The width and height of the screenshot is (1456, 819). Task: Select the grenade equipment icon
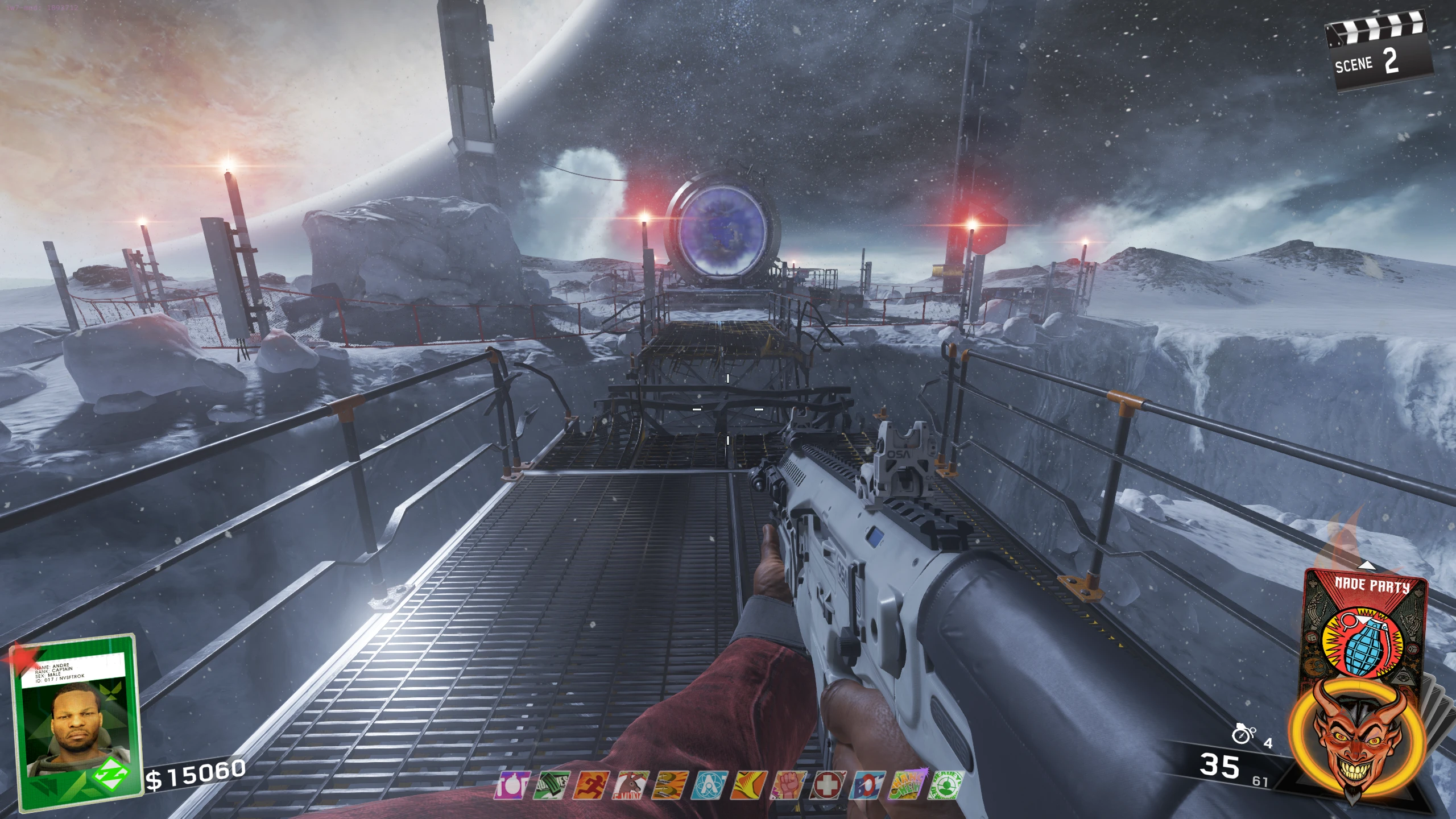[x=1244, y=735]
